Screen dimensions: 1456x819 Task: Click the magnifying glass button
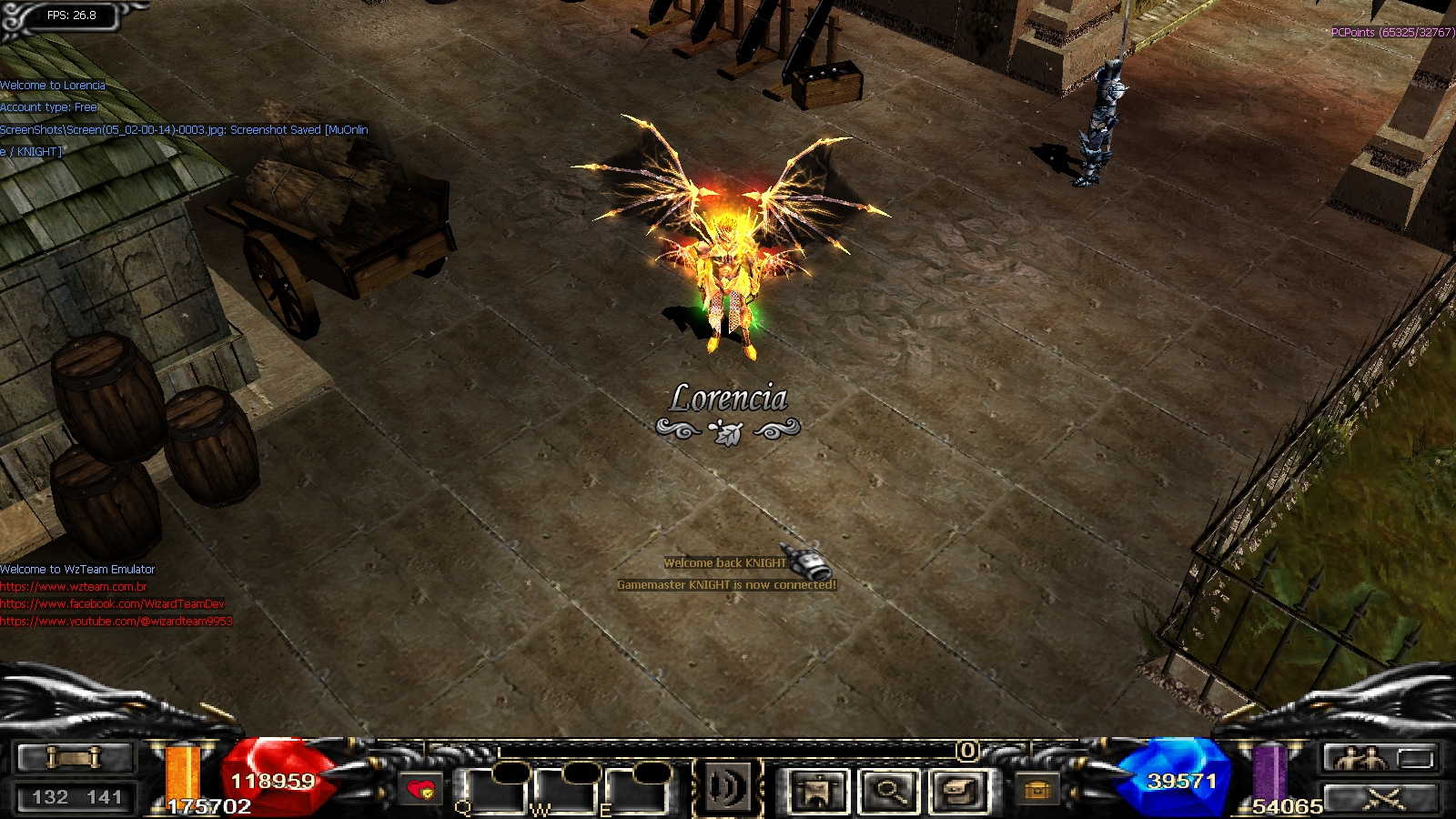(x=887, y=790)
